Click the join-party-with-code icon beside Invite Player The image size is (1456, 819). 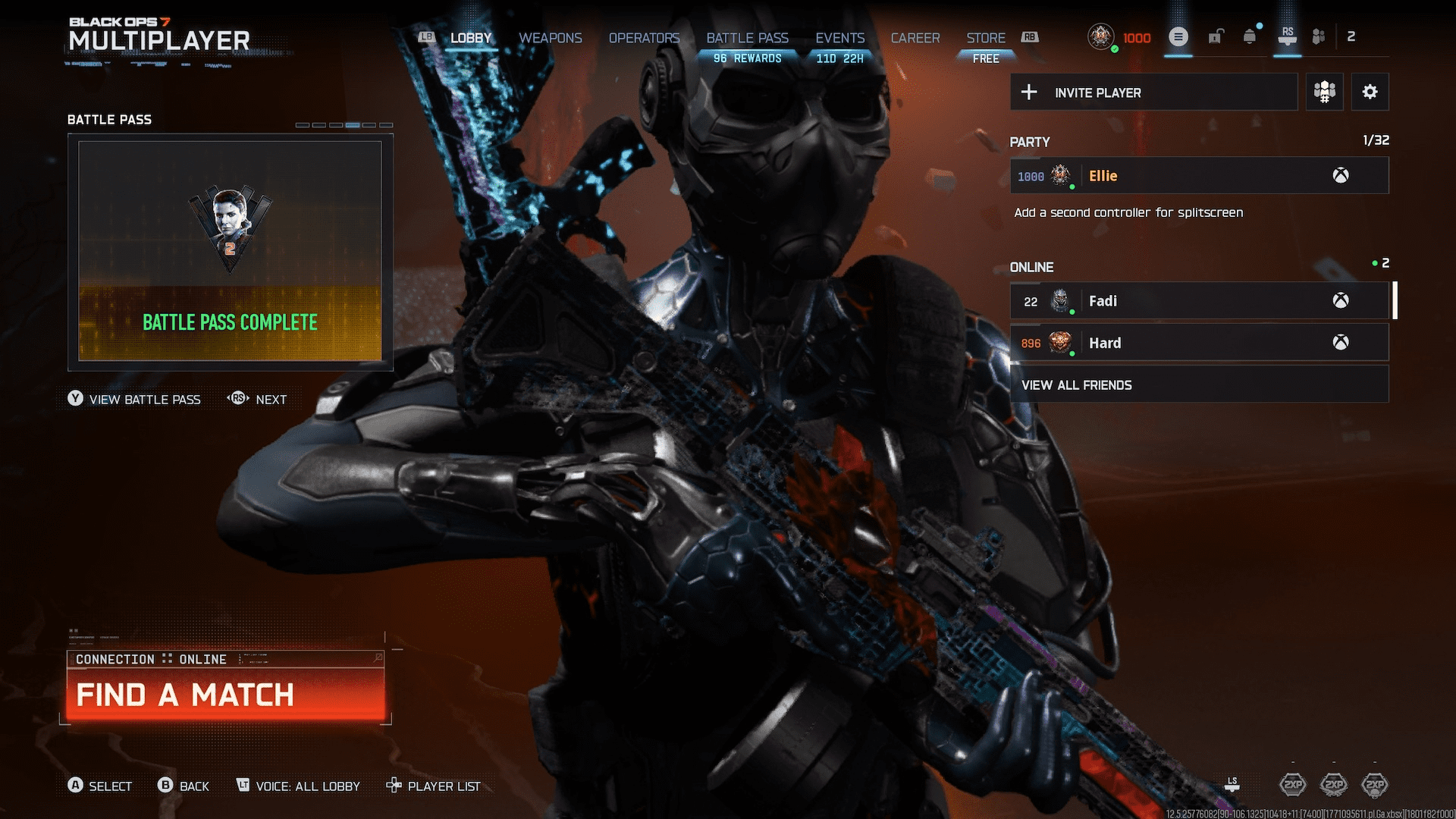tap(1324, 92)
